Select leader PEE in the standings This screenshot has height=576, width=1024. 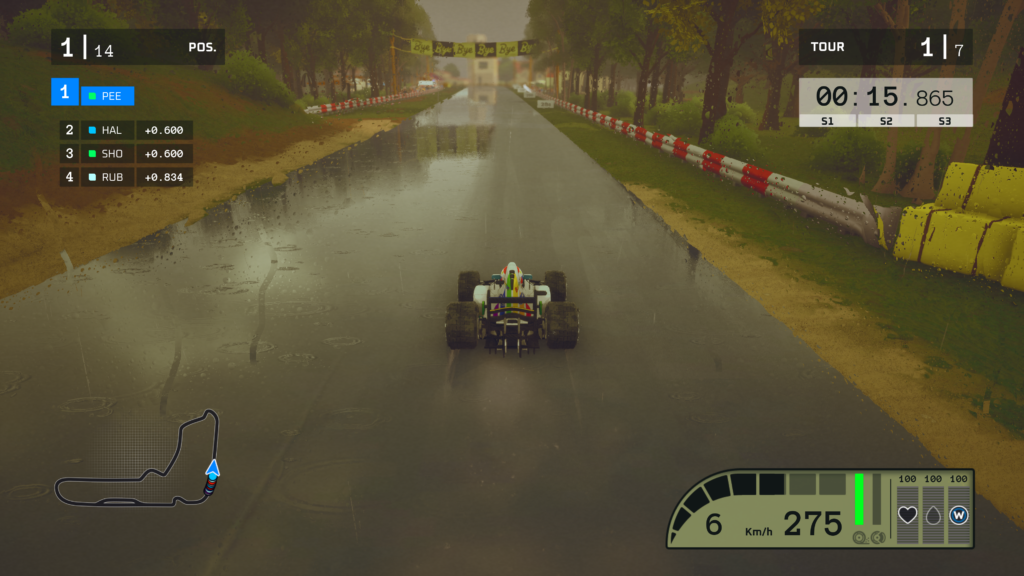click(x=107, y=96)
